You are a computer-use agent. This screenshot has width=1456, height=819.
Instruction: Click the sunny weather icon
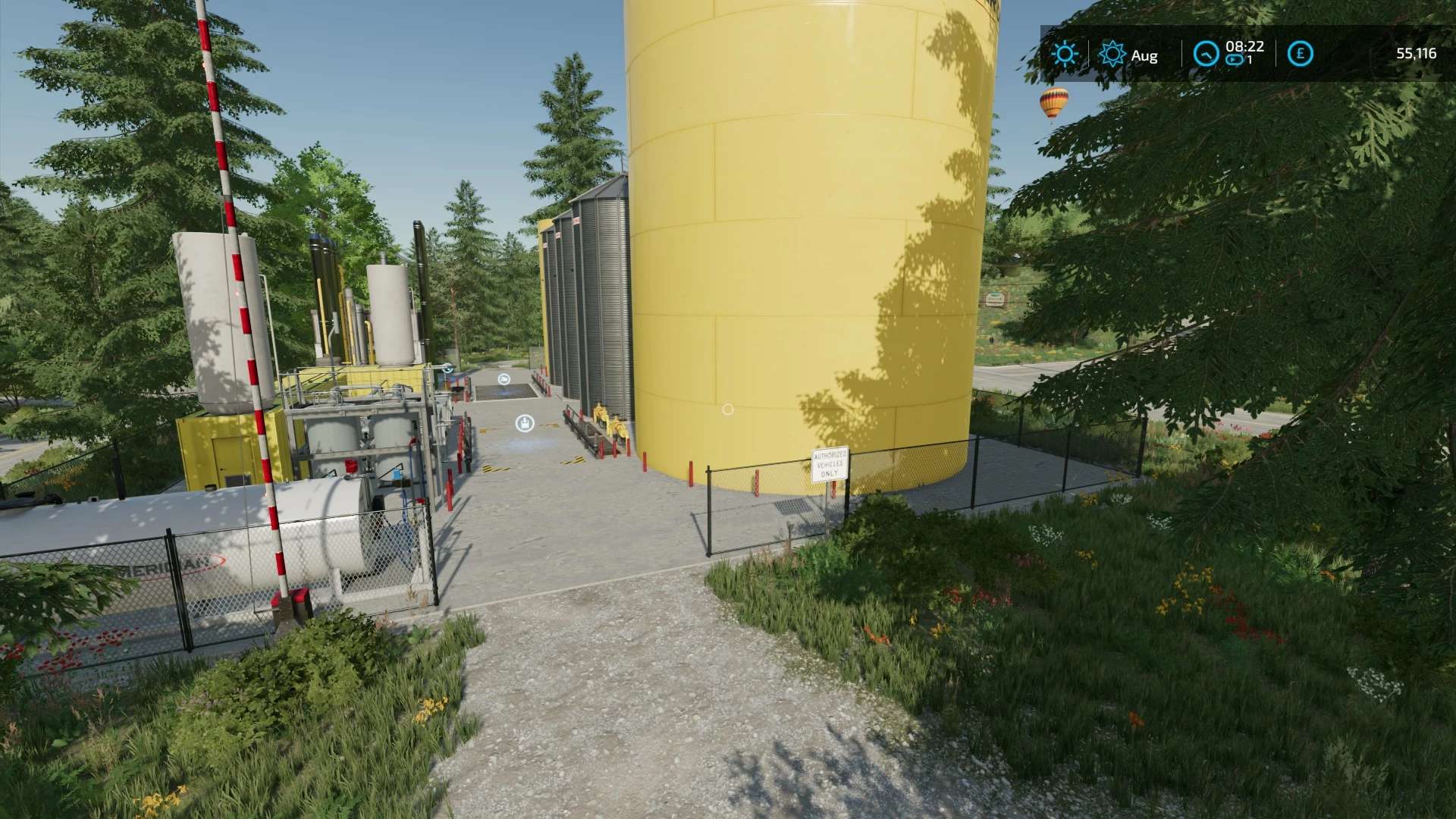click(1065, 54)
